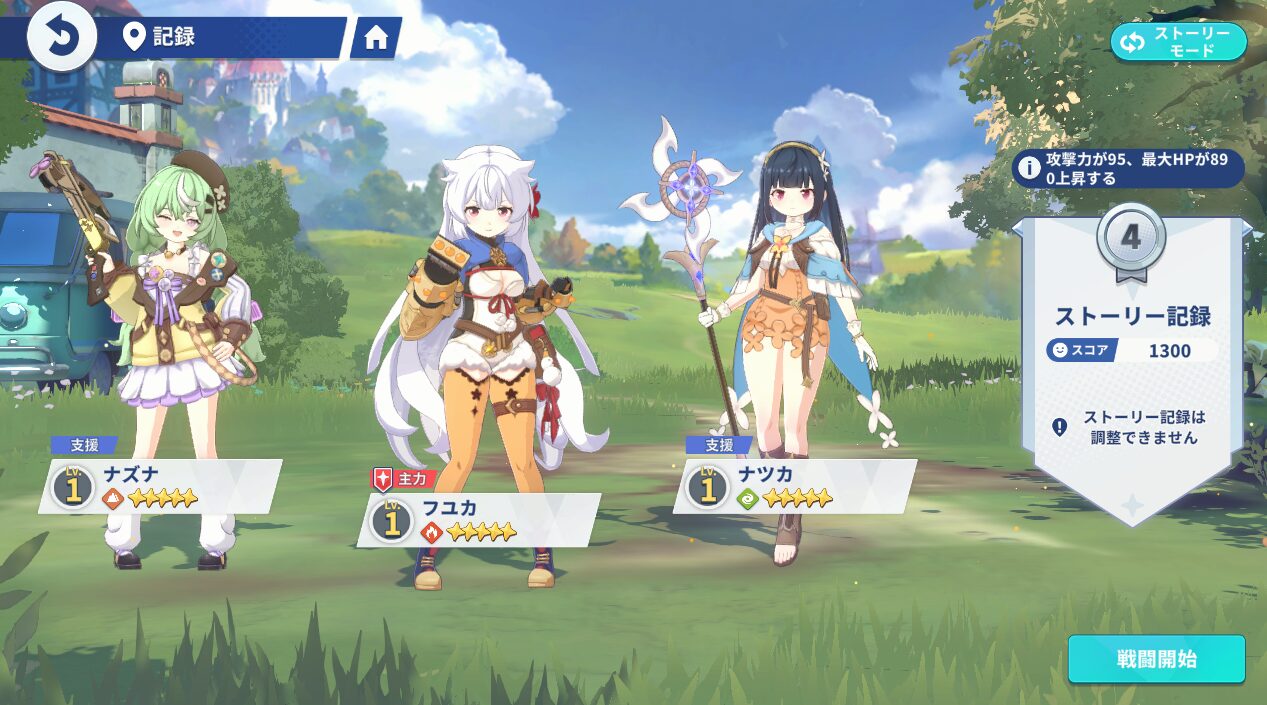Image resolution: width=1267 pixels, height=705 pixels.
Task: Select the ナツカ support character card
Action: (794, 486)
